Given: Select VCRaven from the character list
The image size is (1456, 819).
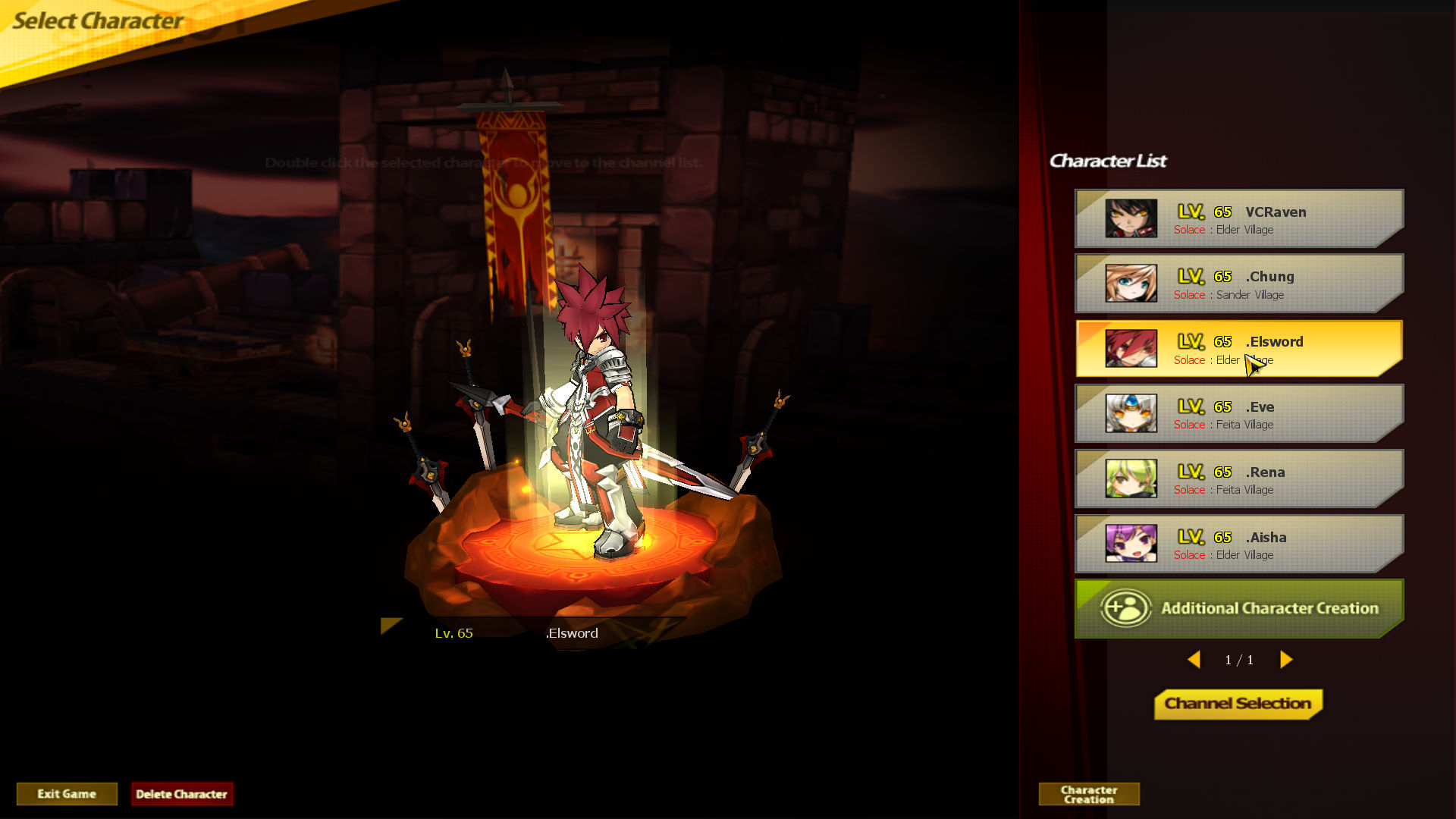Looking at the screenshot, I should (x=1238, y=218).
